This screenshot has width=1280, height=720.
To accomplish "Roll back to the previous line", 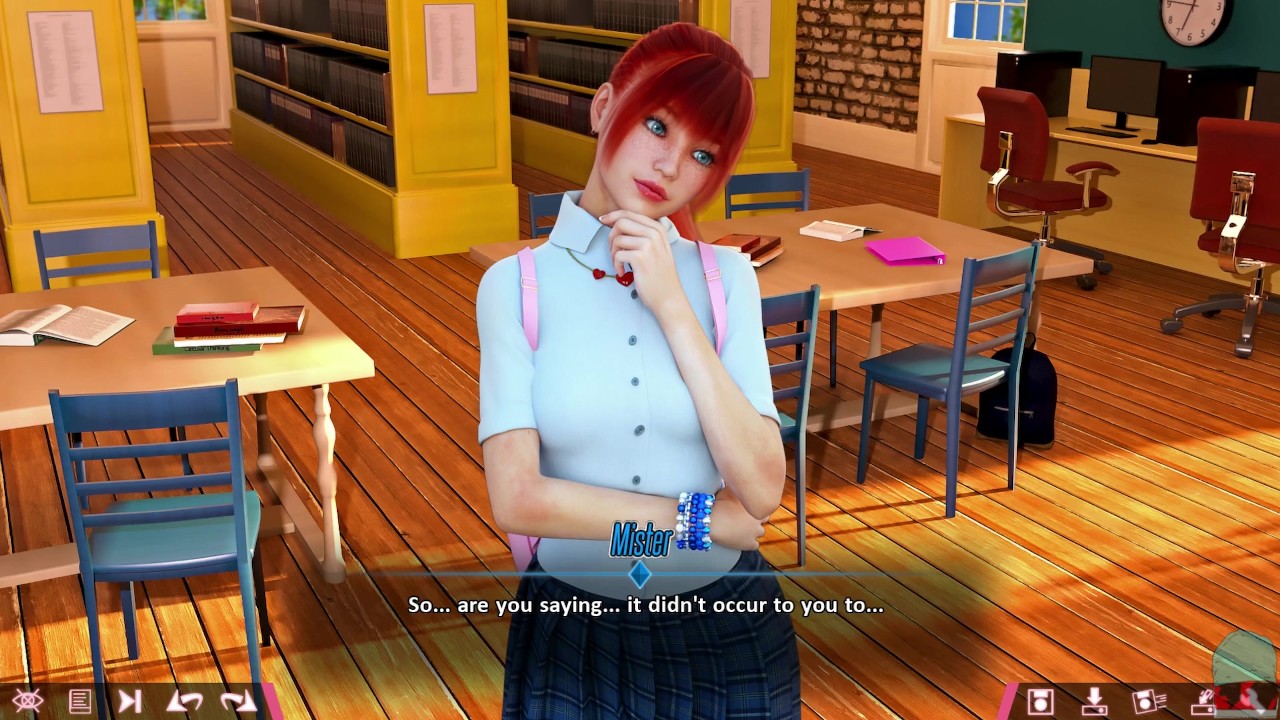I will tap(184, 701).
